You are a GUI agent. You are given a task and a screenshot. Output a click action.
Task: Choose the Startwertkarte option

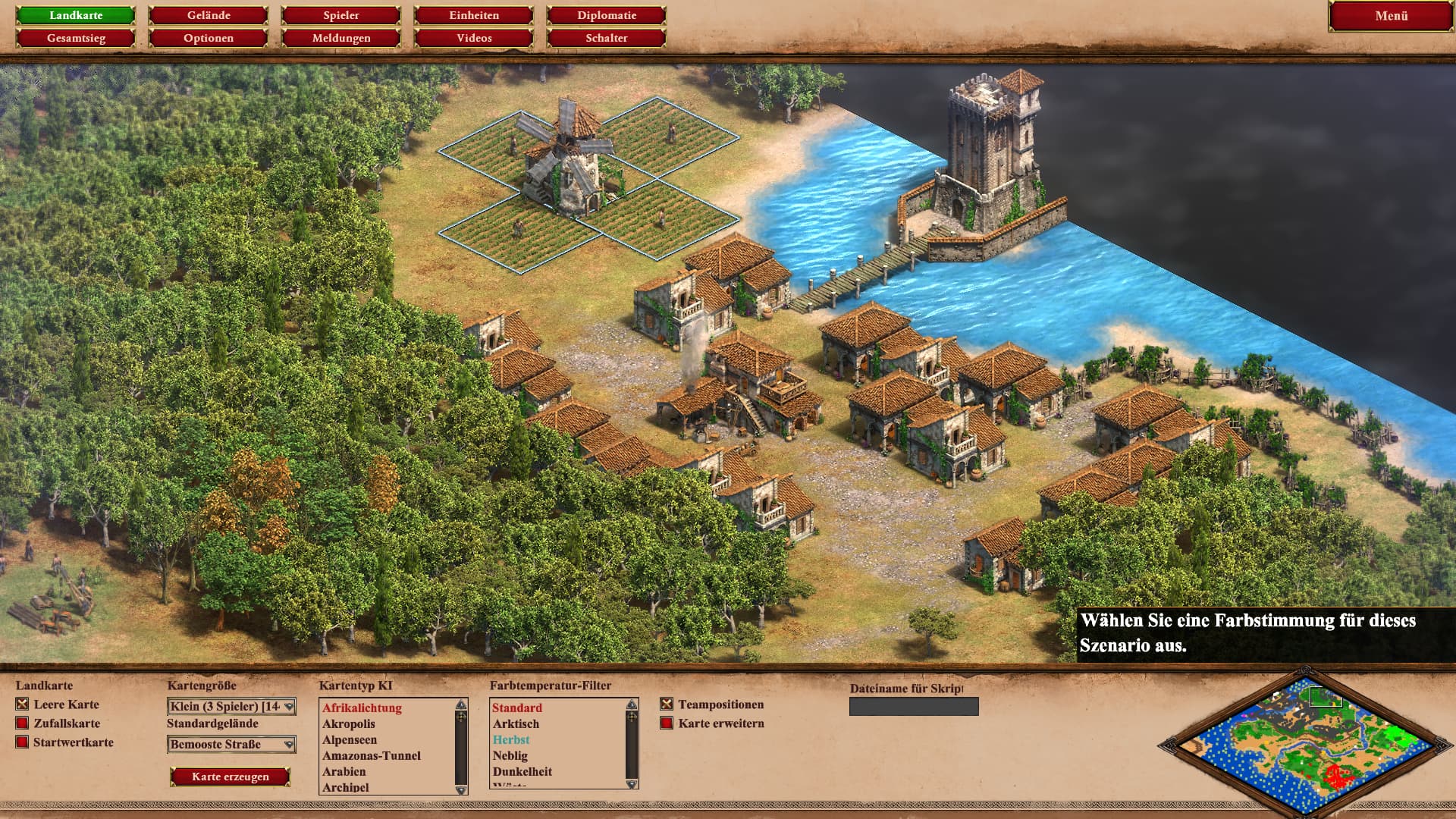(x=22, y=742)
